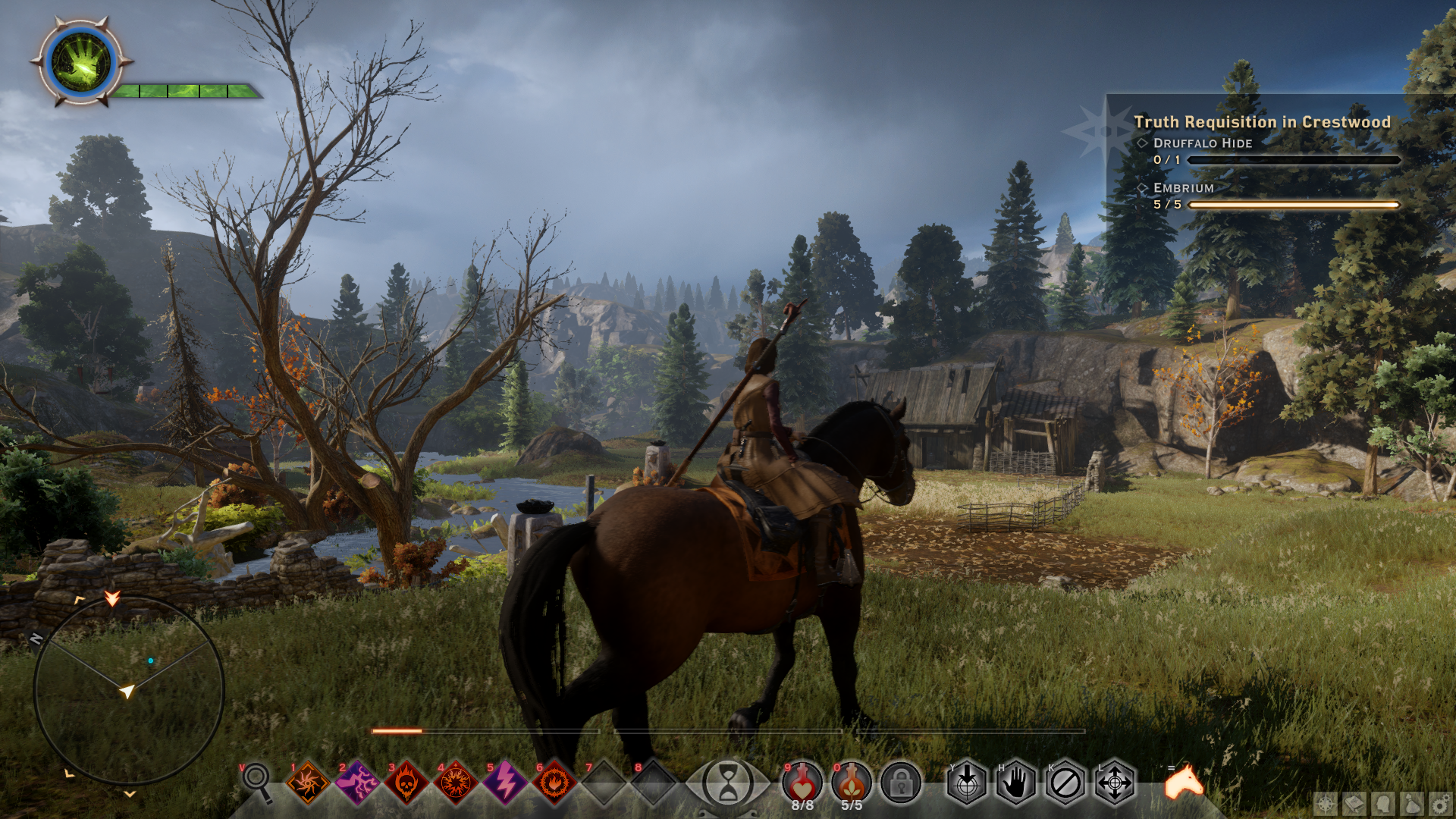
Task: Click the circular compass minimap
Action: tap(129, 690)
